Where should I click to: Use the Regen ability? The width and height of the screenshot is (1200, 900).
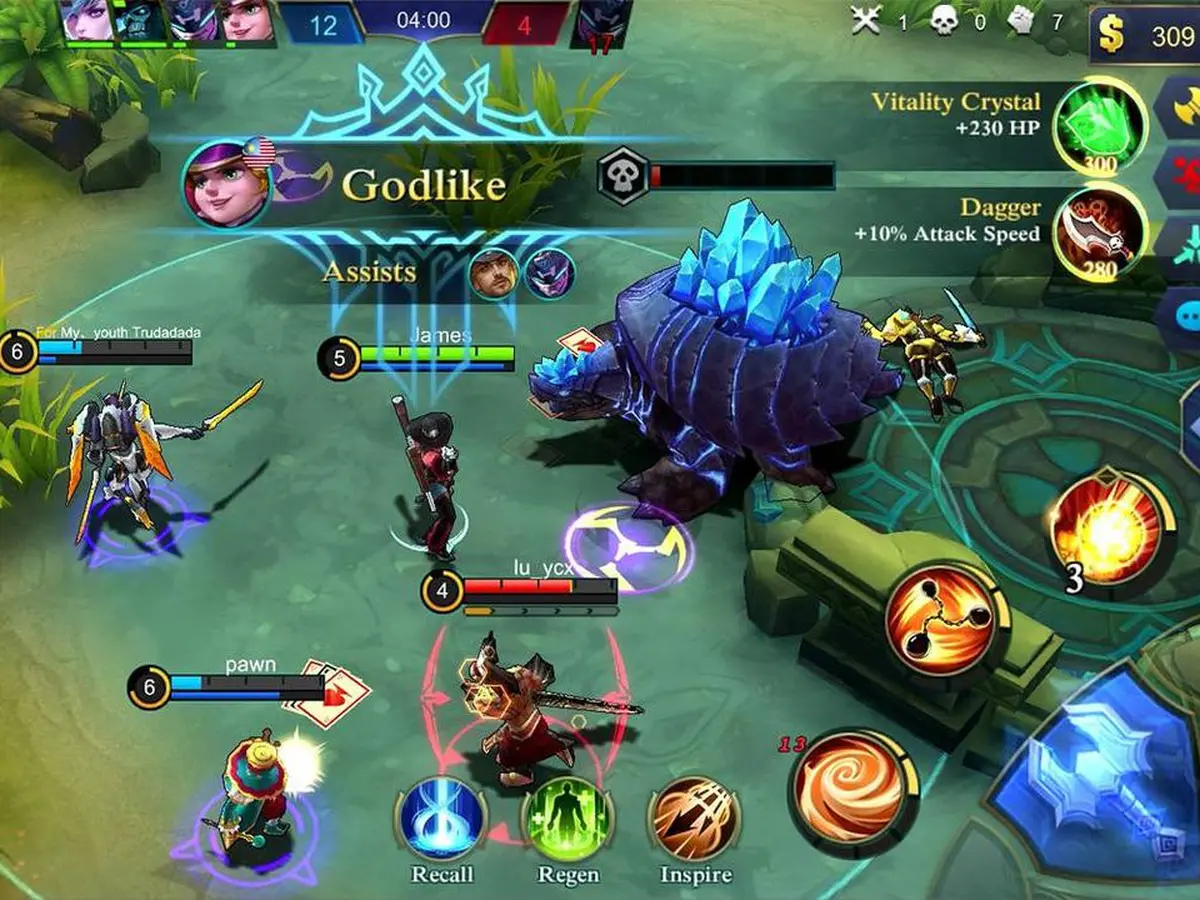pyautogui.click(x=568, y=821)
